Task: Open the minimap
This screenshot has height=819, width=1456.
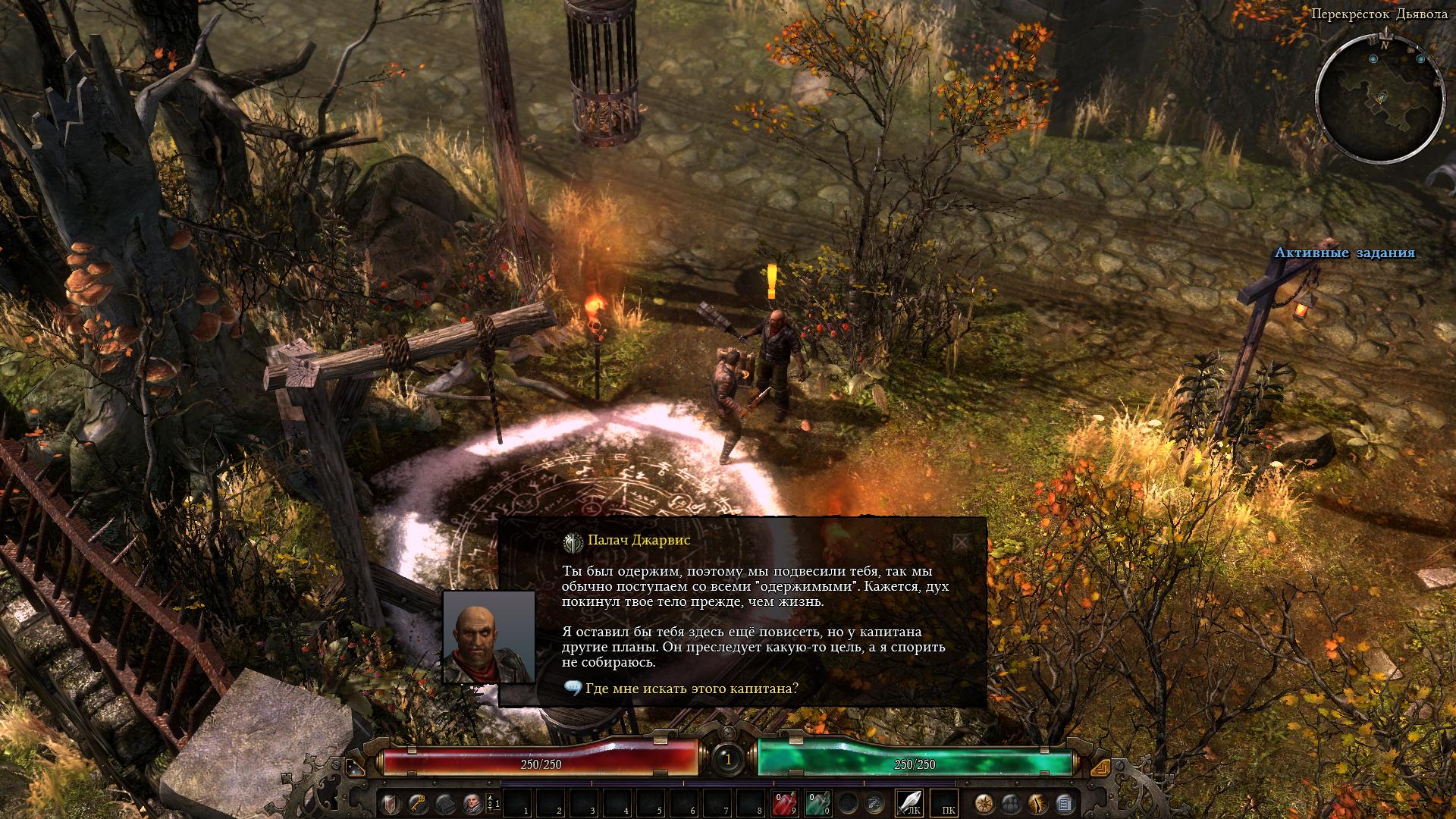Action: point(1379,100)
